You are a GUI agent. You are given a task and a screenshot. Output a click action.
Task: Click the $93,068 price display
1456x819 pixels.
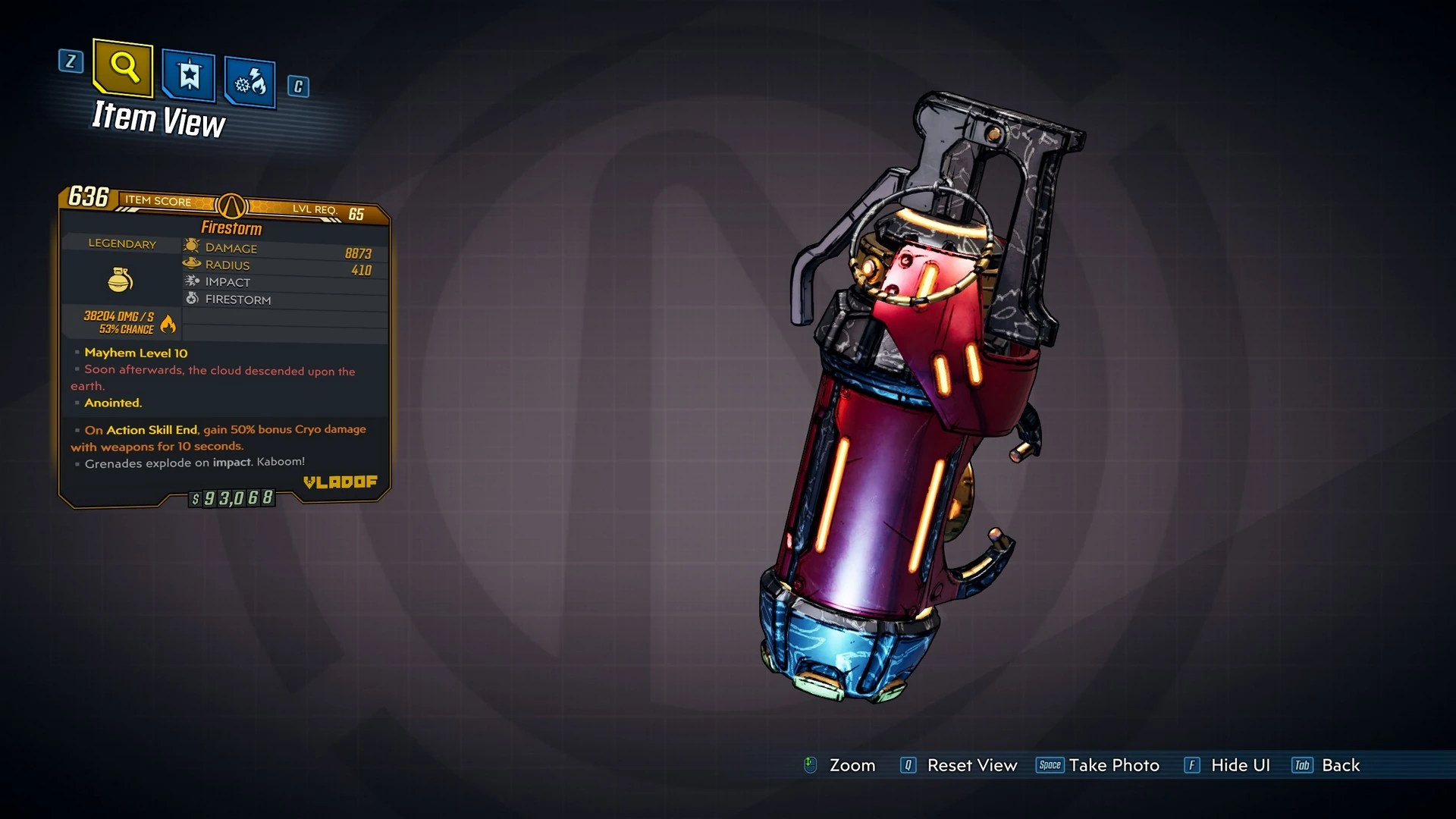pos(231,497)
